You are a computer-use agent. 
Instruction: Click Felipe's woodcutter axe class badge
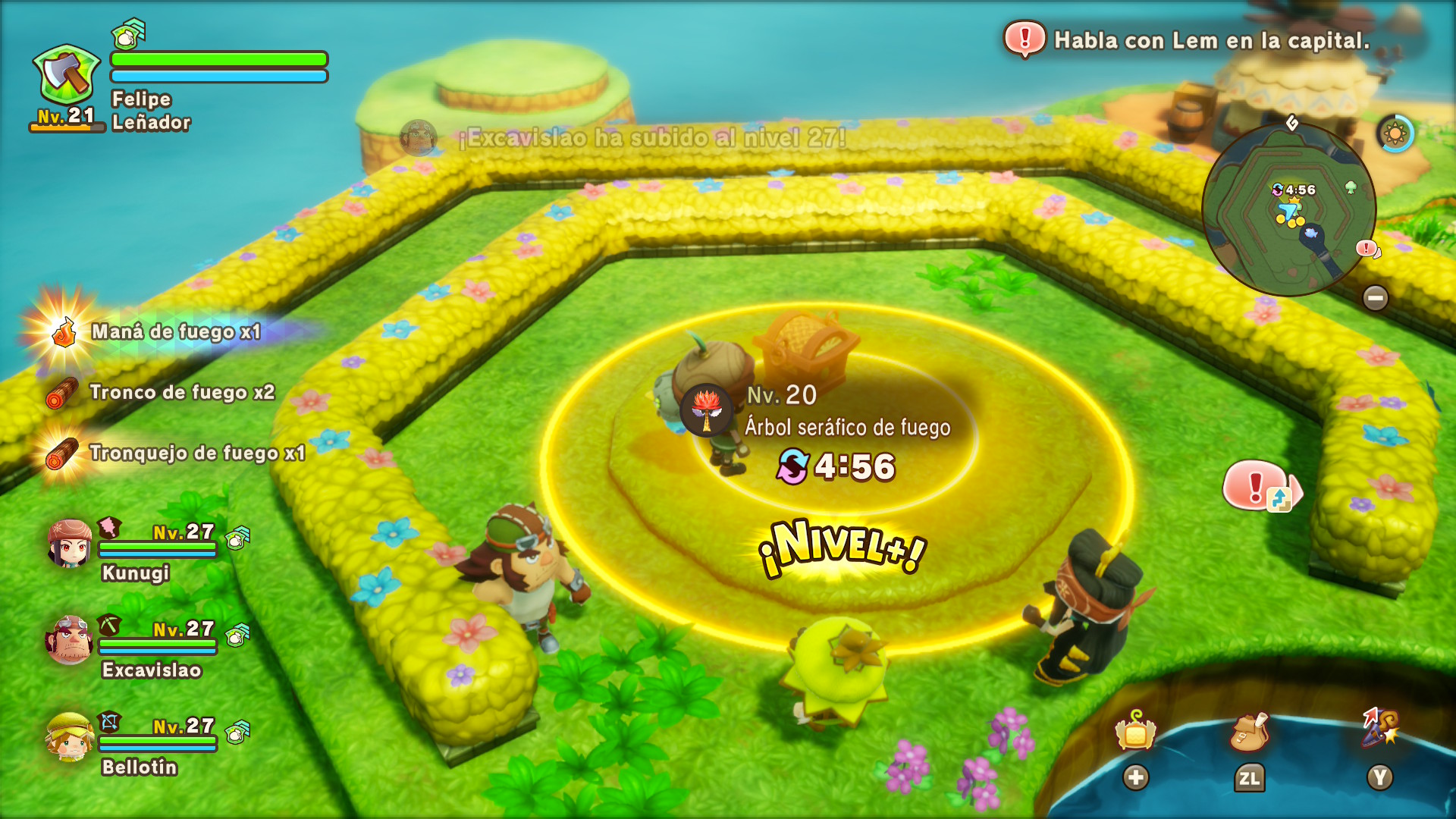(67, 76)
